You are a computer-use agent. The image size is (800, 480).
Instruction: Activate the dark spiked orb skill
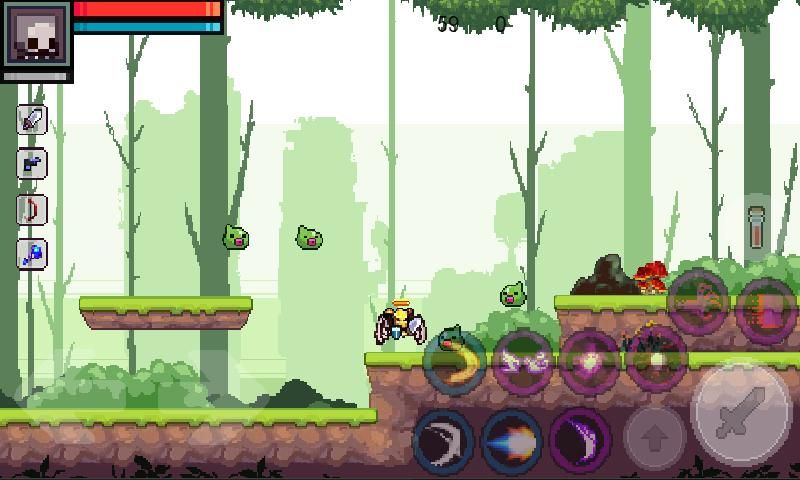tap(657, 358)
